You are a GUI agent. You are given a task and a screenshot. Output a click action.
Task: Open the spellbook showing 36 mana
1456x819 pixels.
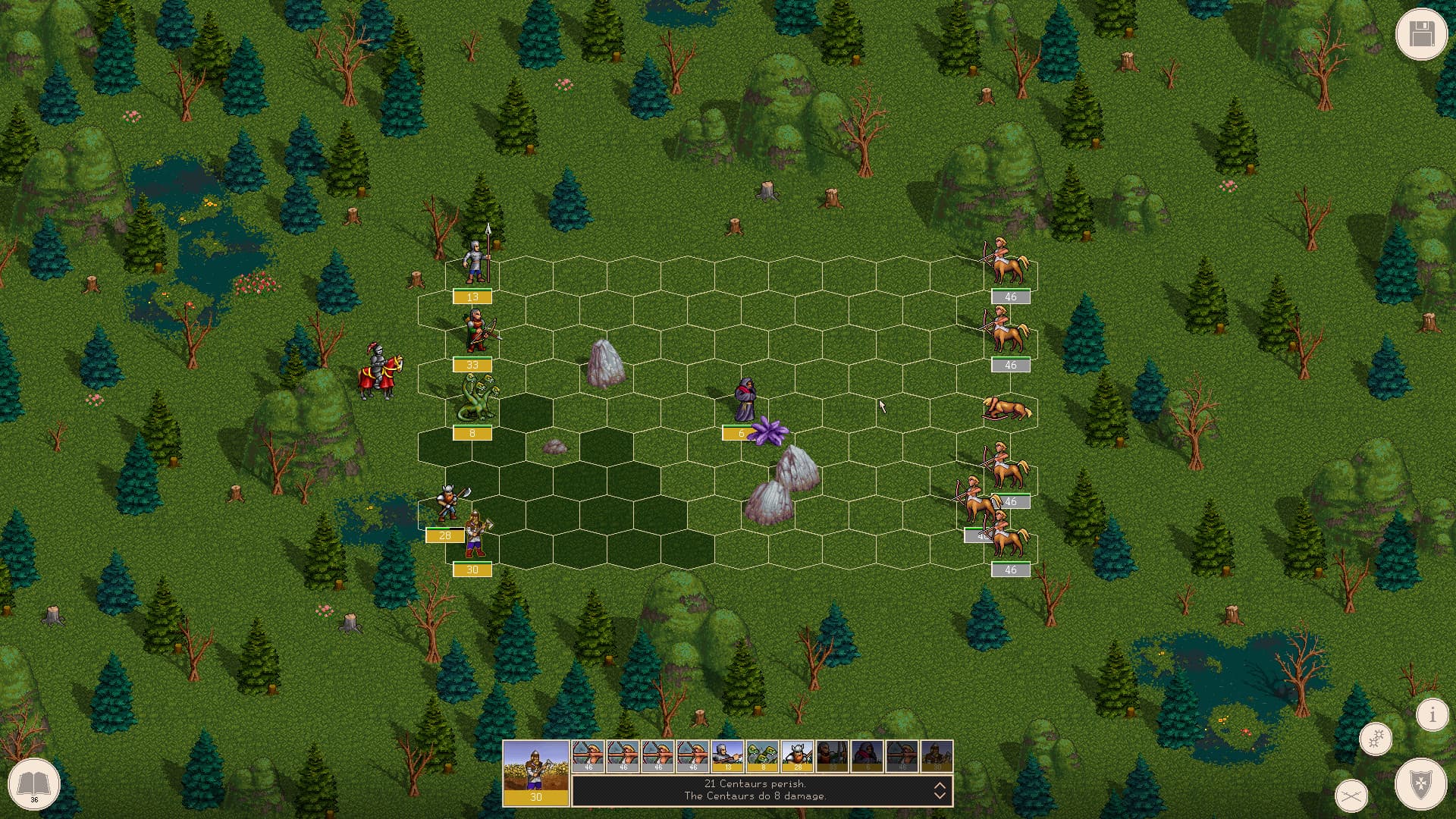click(x=35, y=786)
